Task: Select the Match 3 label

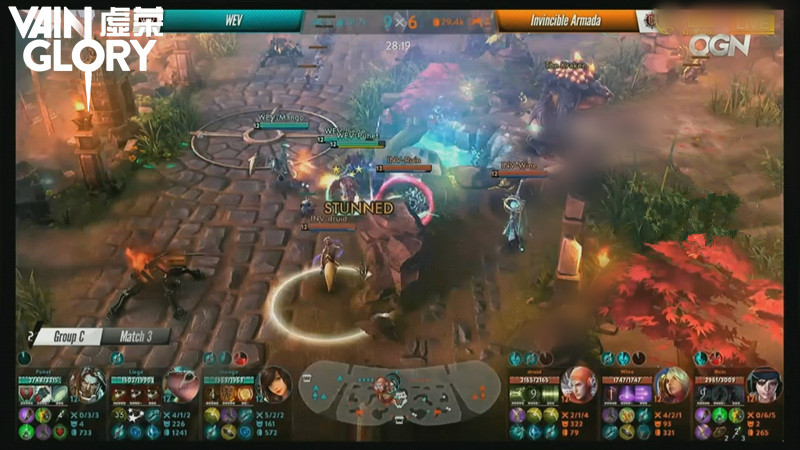Action: click(135, 337)
